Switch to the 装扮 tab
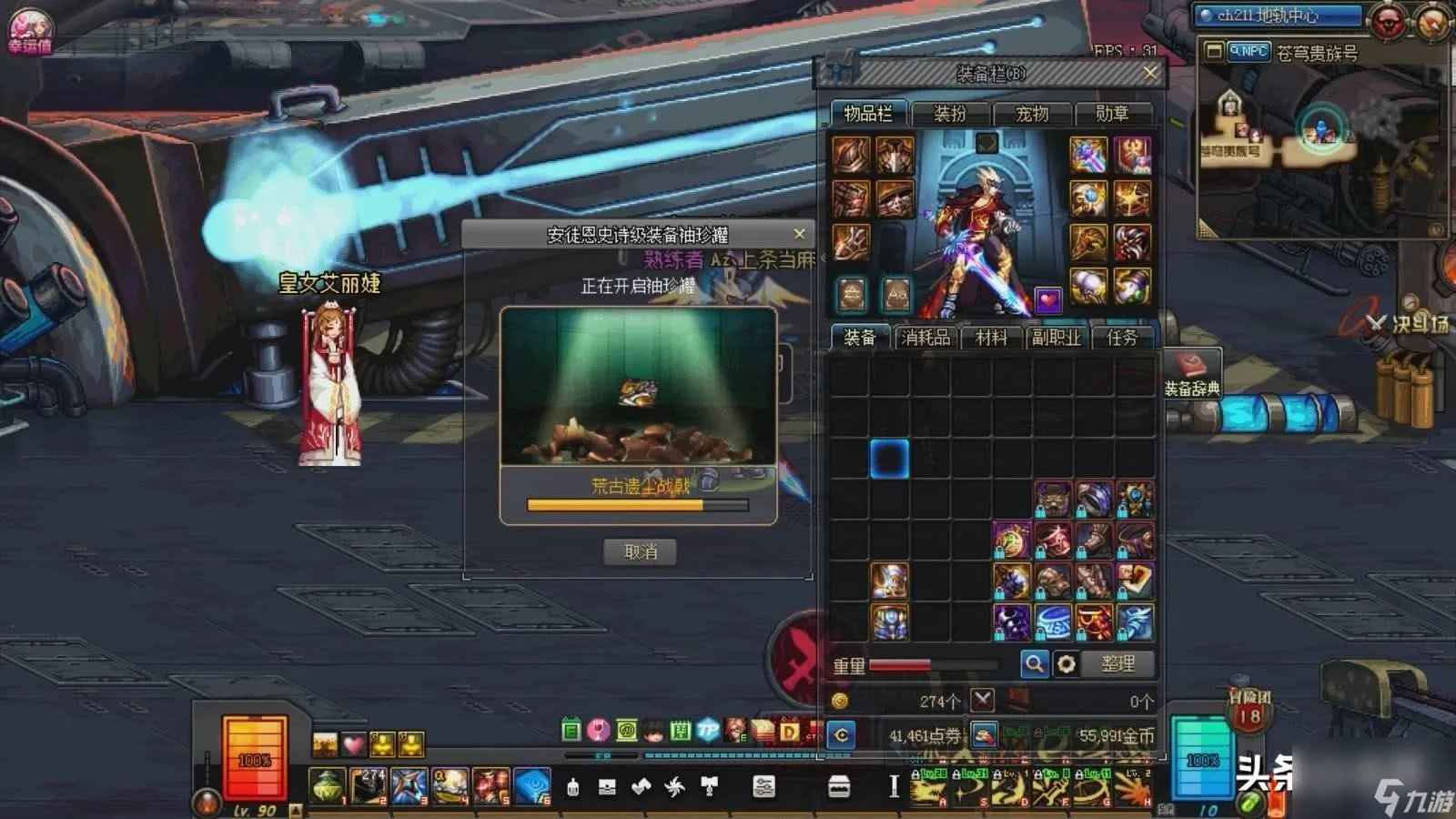Viewport: 1456px width, 819px height. [x=950, y=114]
